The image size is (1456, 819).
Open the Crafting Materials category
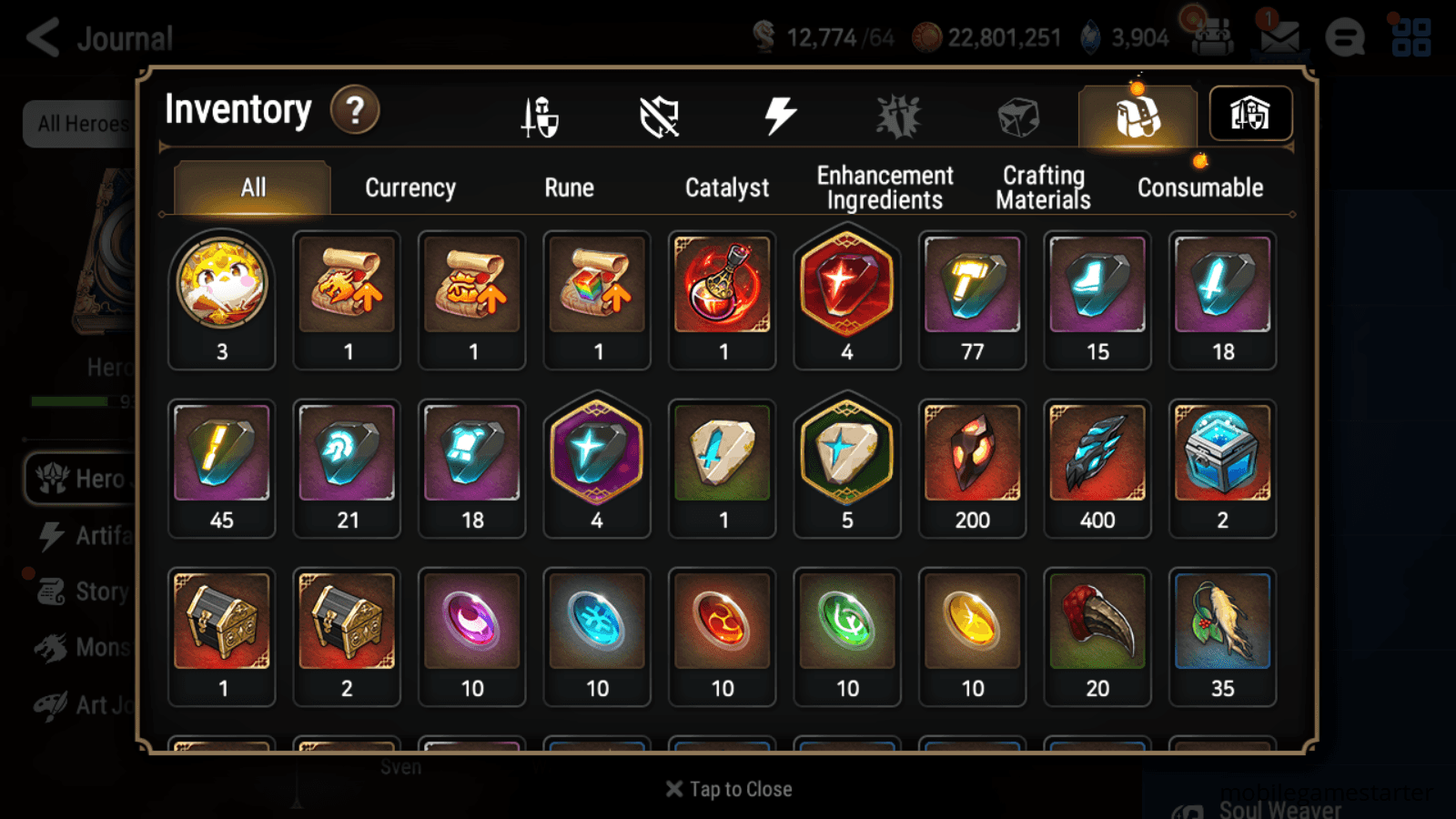(x=1043, y=187)
